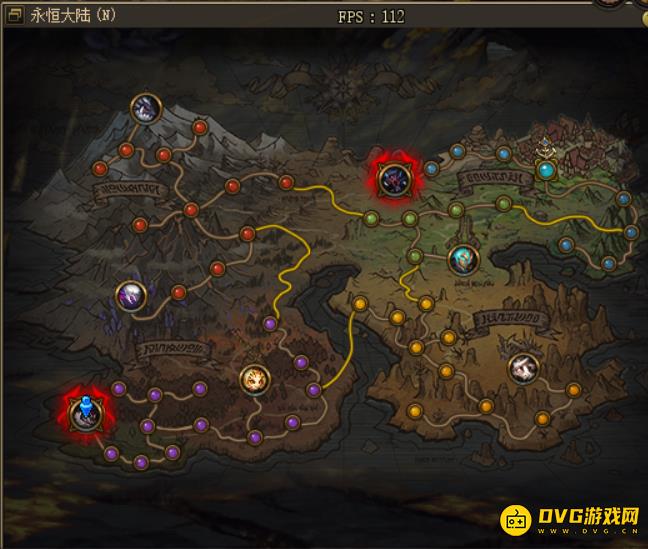The width and height of the screenshot is (648, 549).
Task: Select the purple-haired boss portrait on the red path
Action: (131, 295)
